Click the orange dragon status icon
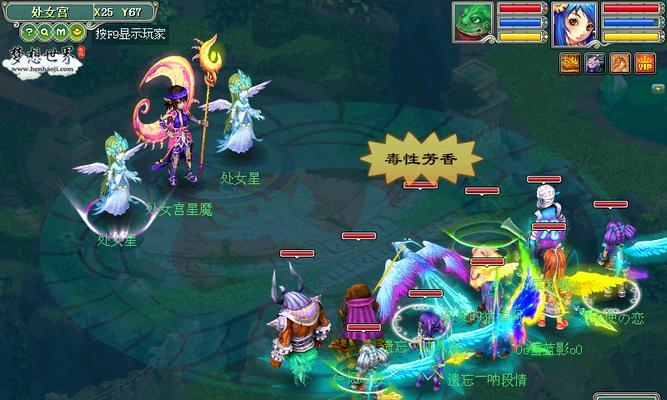 [619, 63]
